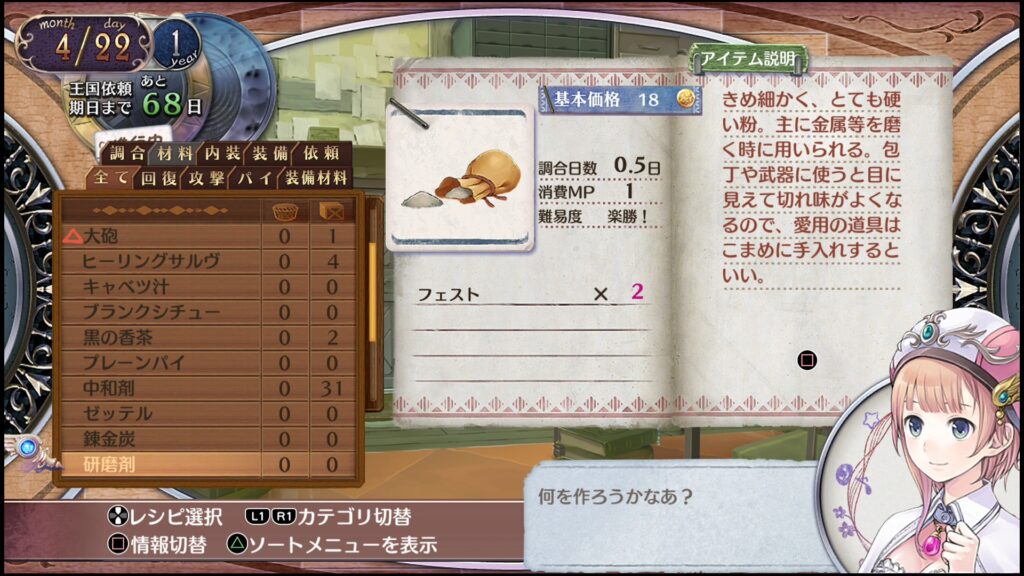Choose the ヒーリングサルヴ recipe
Screen dimensions: 1024x576
(x=160, y=262)
